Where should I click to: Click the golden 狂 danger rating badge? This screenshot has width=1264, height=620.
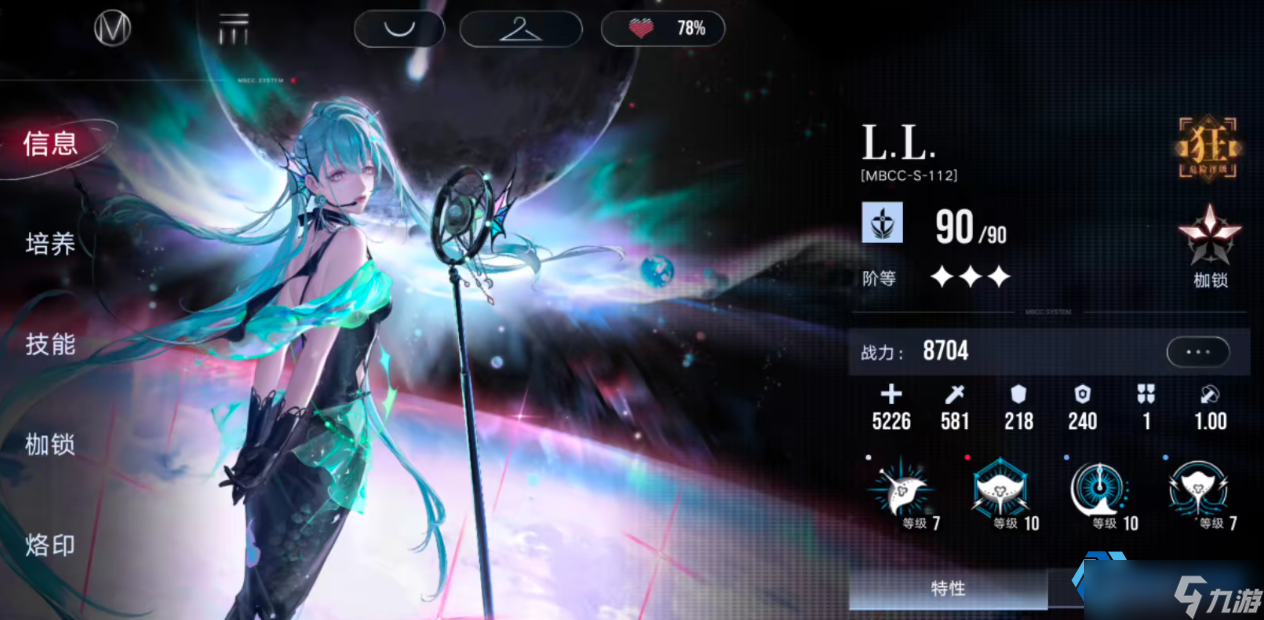coord(1209,149)
